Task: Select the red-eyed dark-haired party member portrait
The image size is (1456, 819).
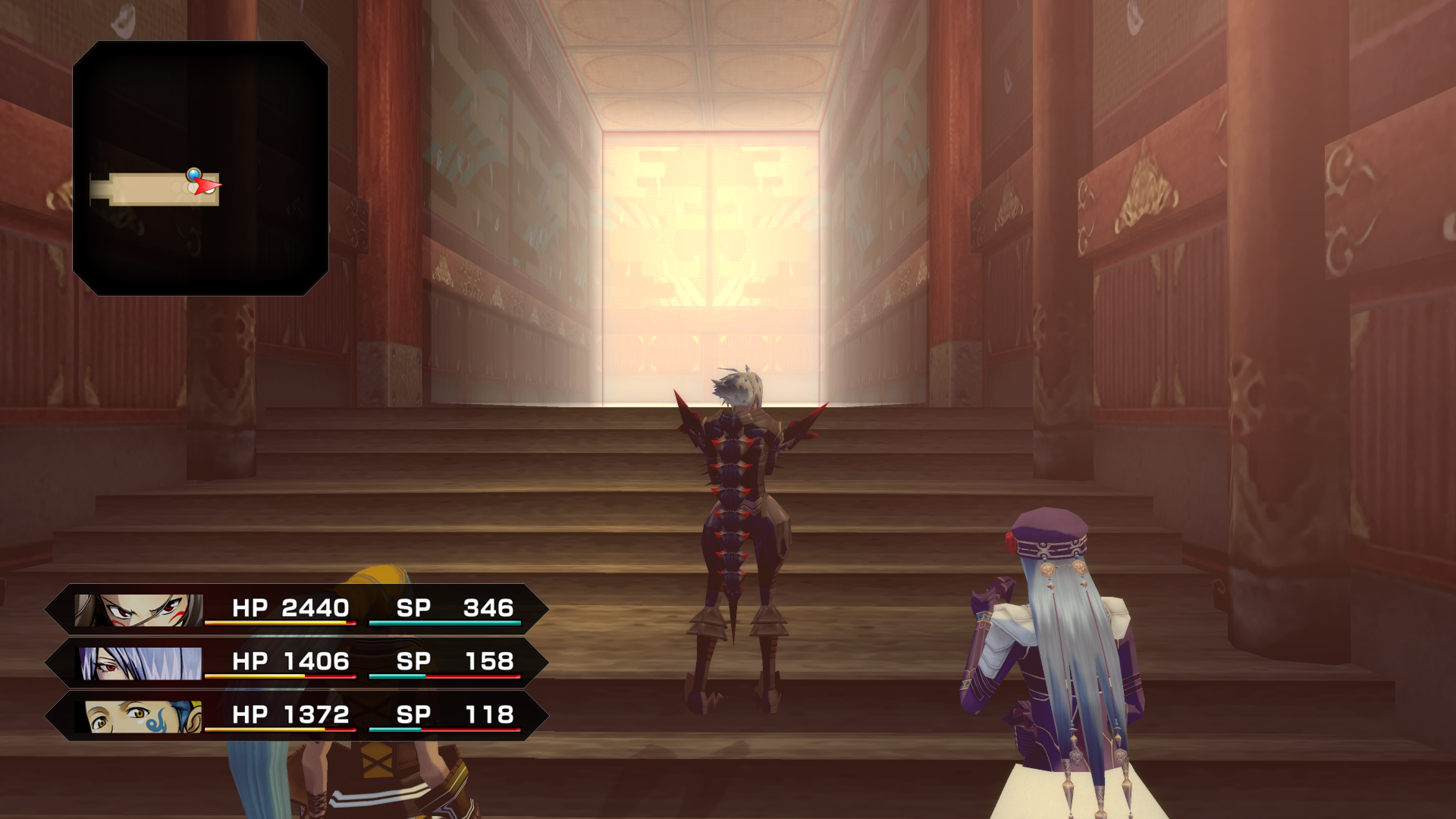Action: point(140,610)
